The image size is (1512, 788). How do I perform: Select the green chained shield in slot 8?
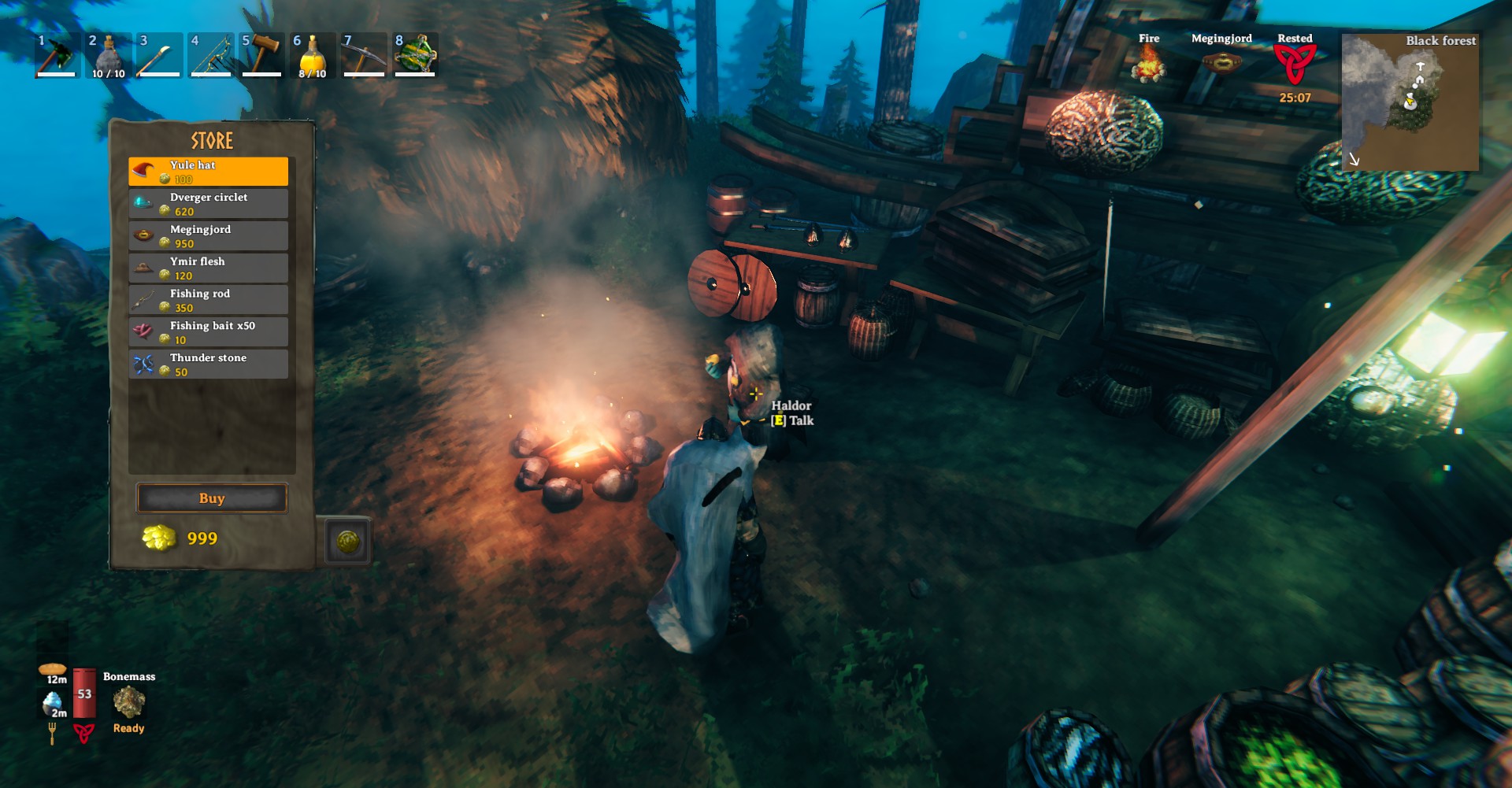415,55
